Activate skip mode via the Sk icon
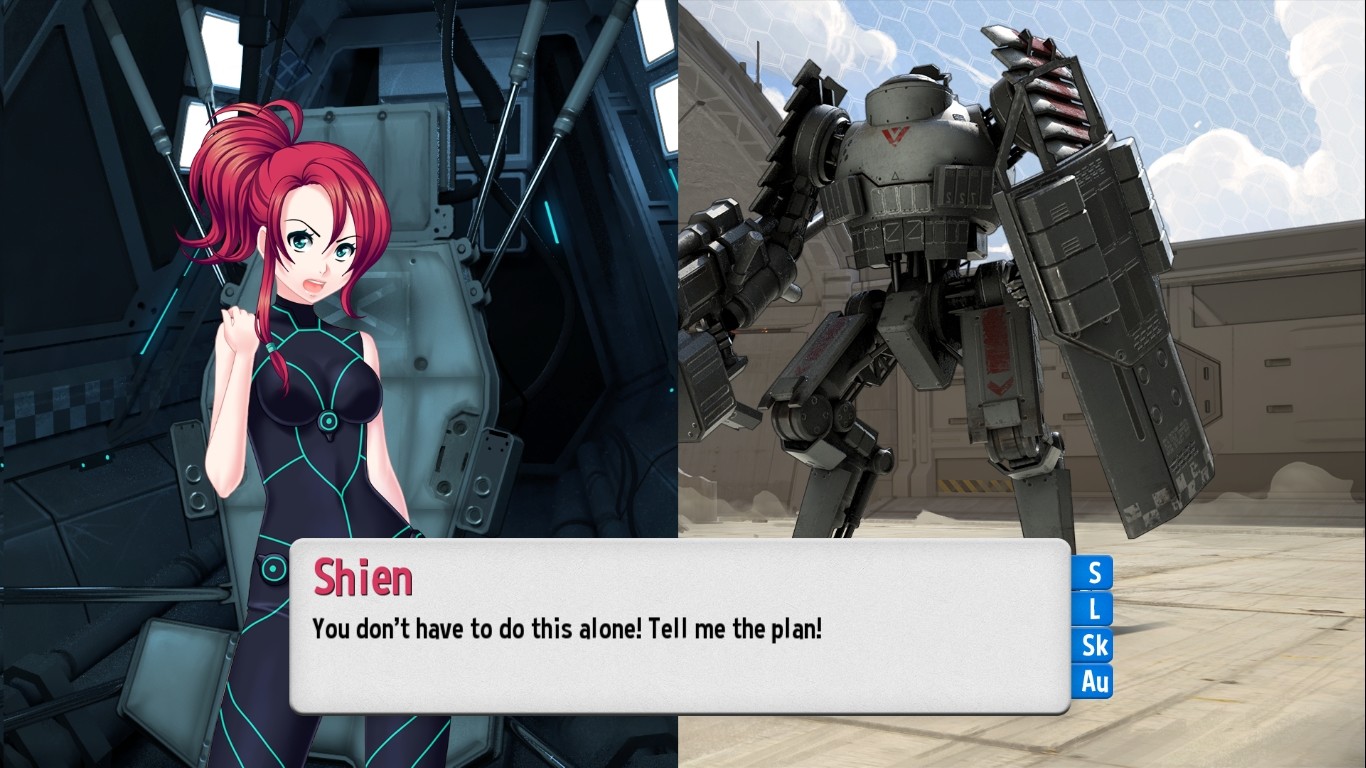The image size is (1366, 768). click(1092, 646)
